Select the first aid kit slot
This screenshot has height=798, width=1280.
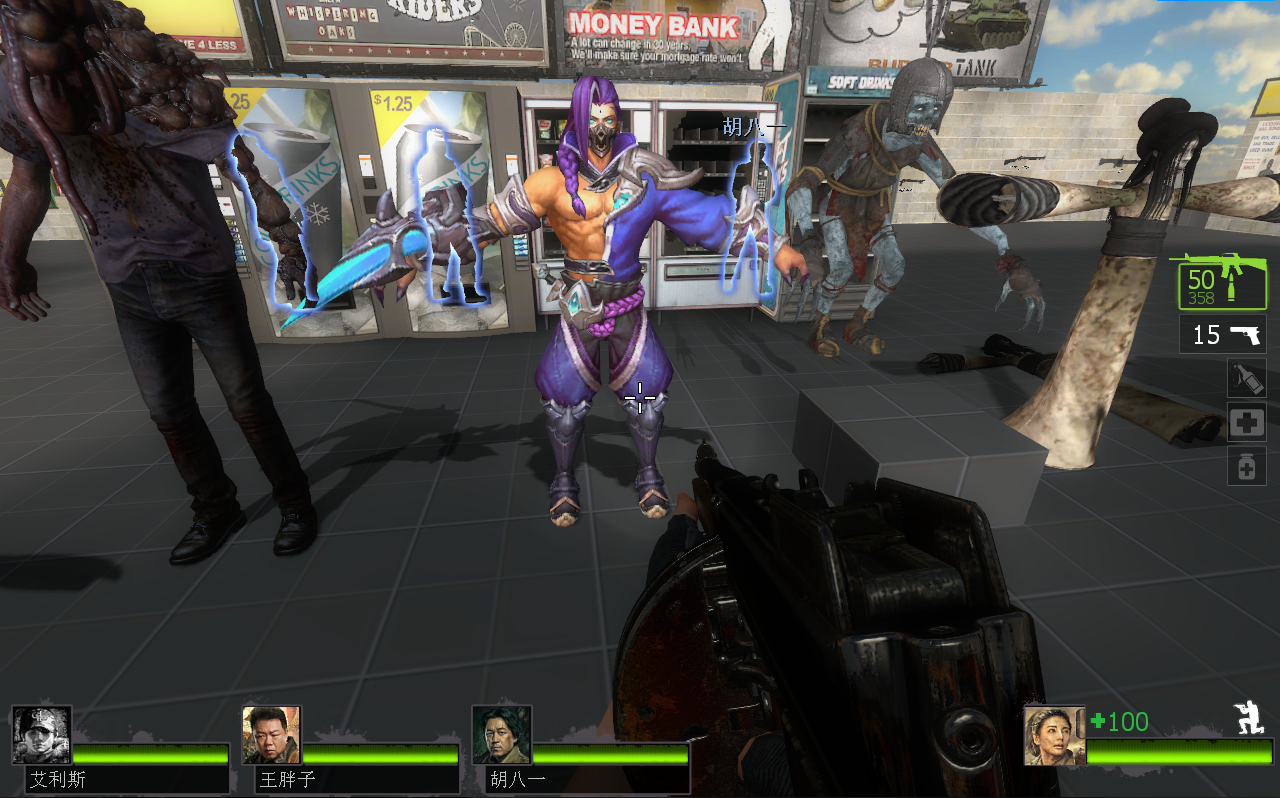[x=1246, y=423]
